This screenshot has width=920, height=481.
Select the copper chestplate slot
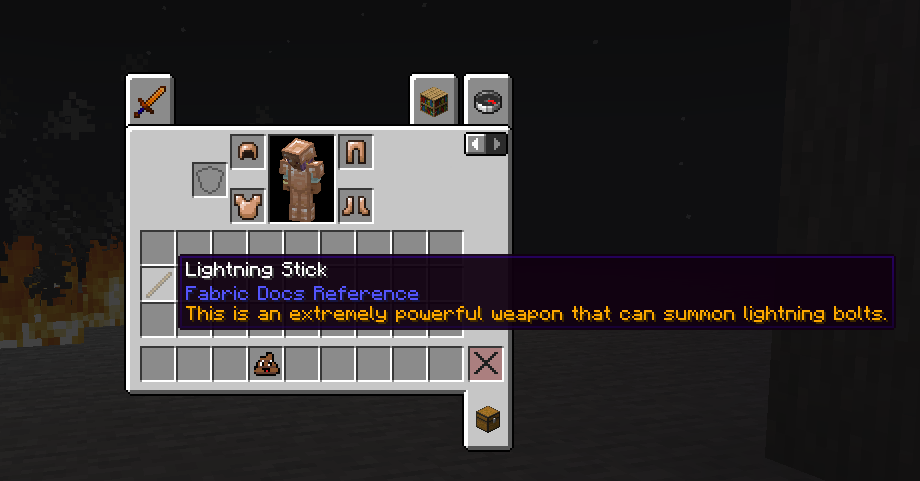(x=247, y=206)
